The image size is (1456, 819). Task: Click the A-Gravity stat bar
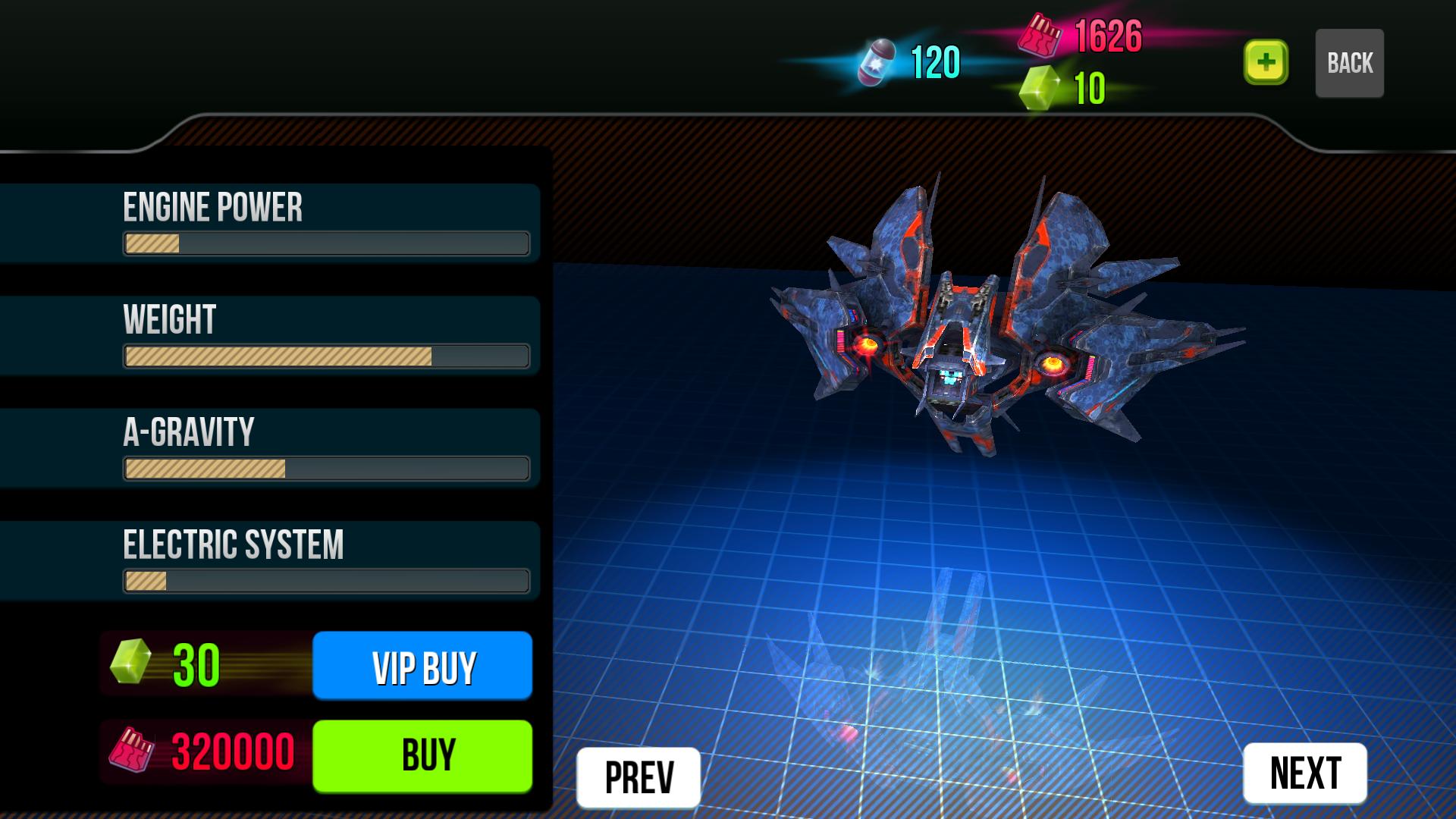pos(326,468)
